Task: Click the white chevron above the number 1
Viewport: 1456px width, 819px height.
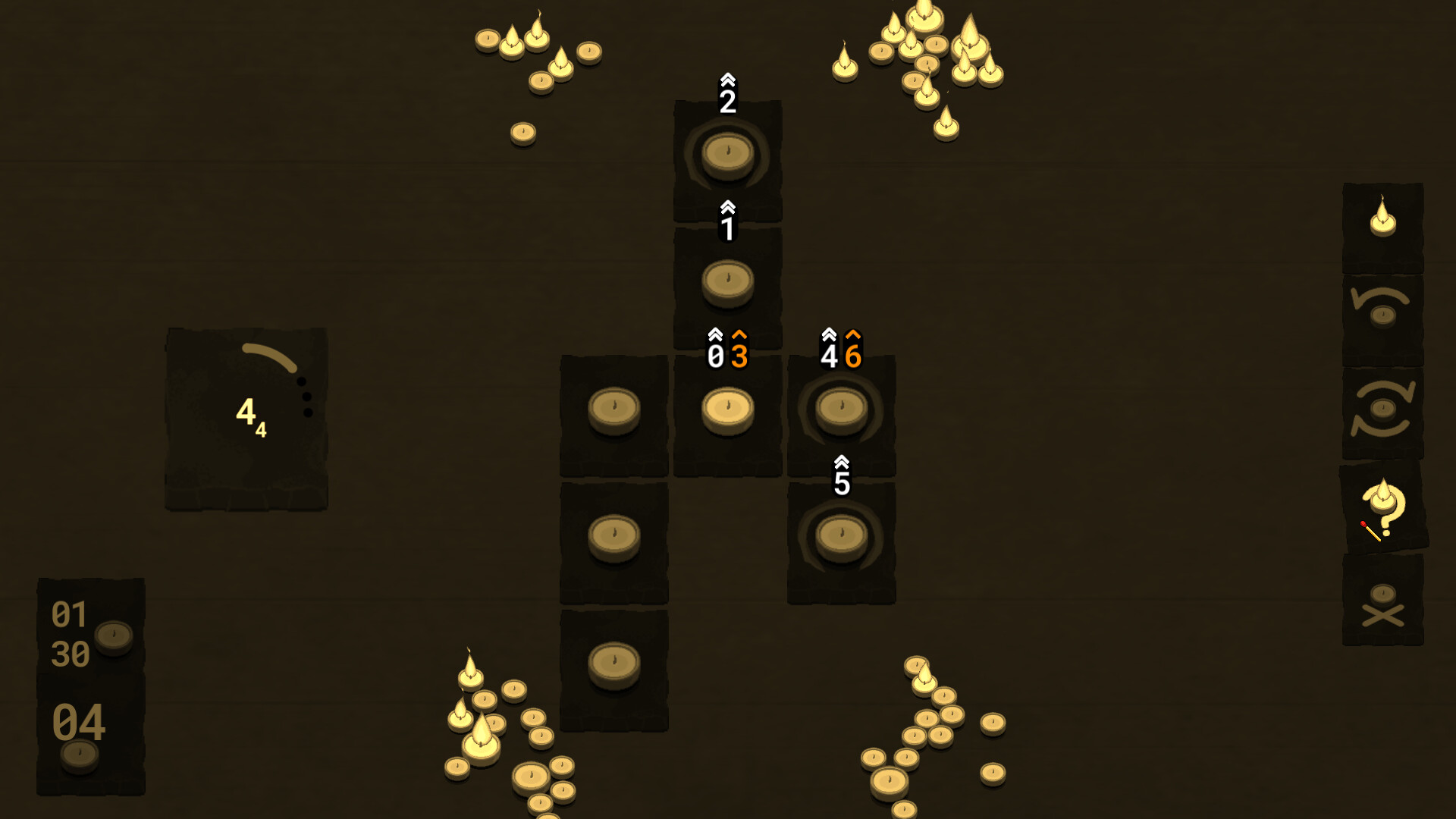Action: click(726, 205)
